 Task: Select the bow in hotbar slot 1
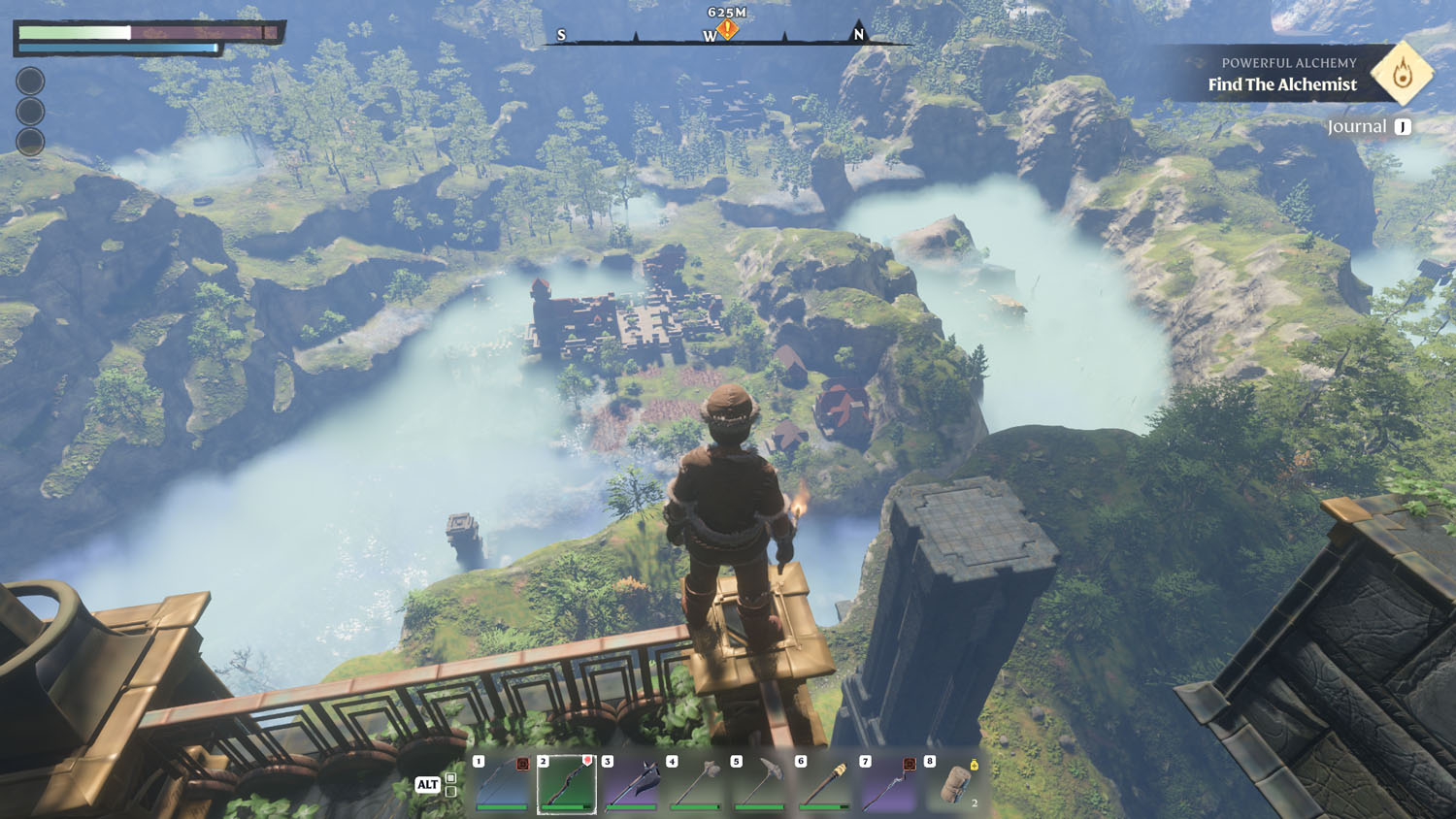point(502,784)
